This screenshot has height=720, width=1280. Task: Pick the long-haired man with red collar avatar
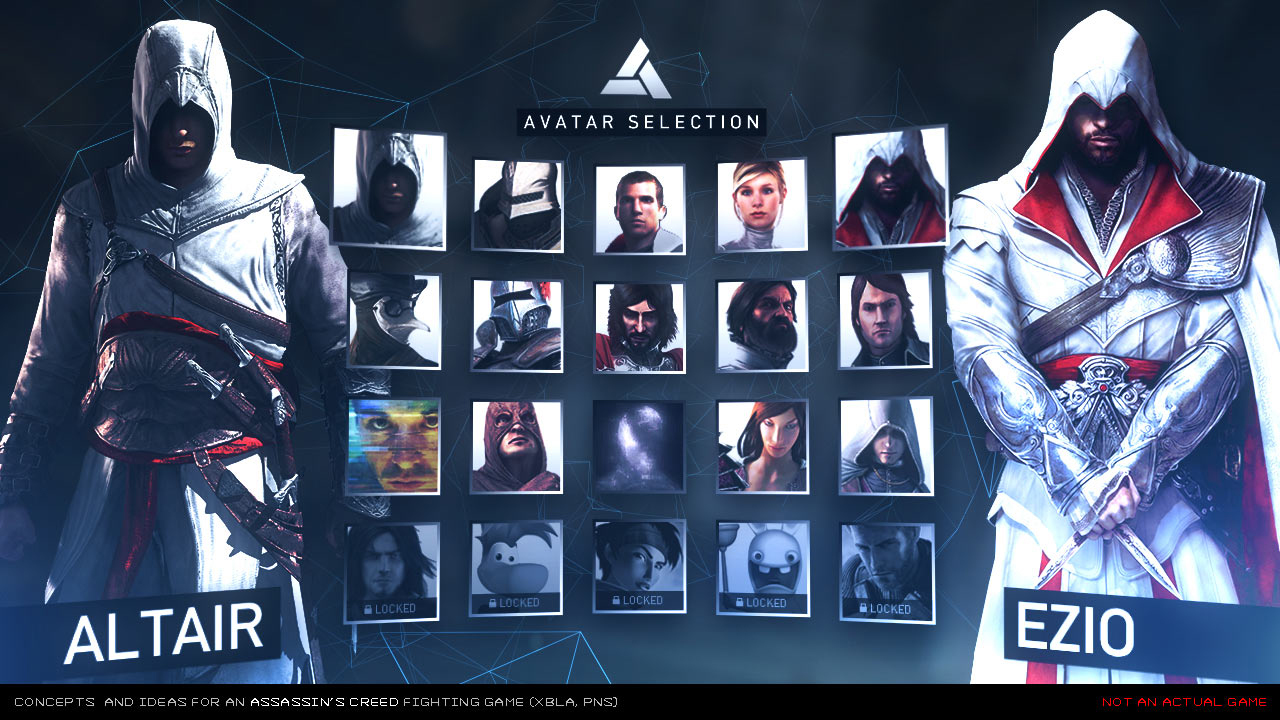[640, 327]
